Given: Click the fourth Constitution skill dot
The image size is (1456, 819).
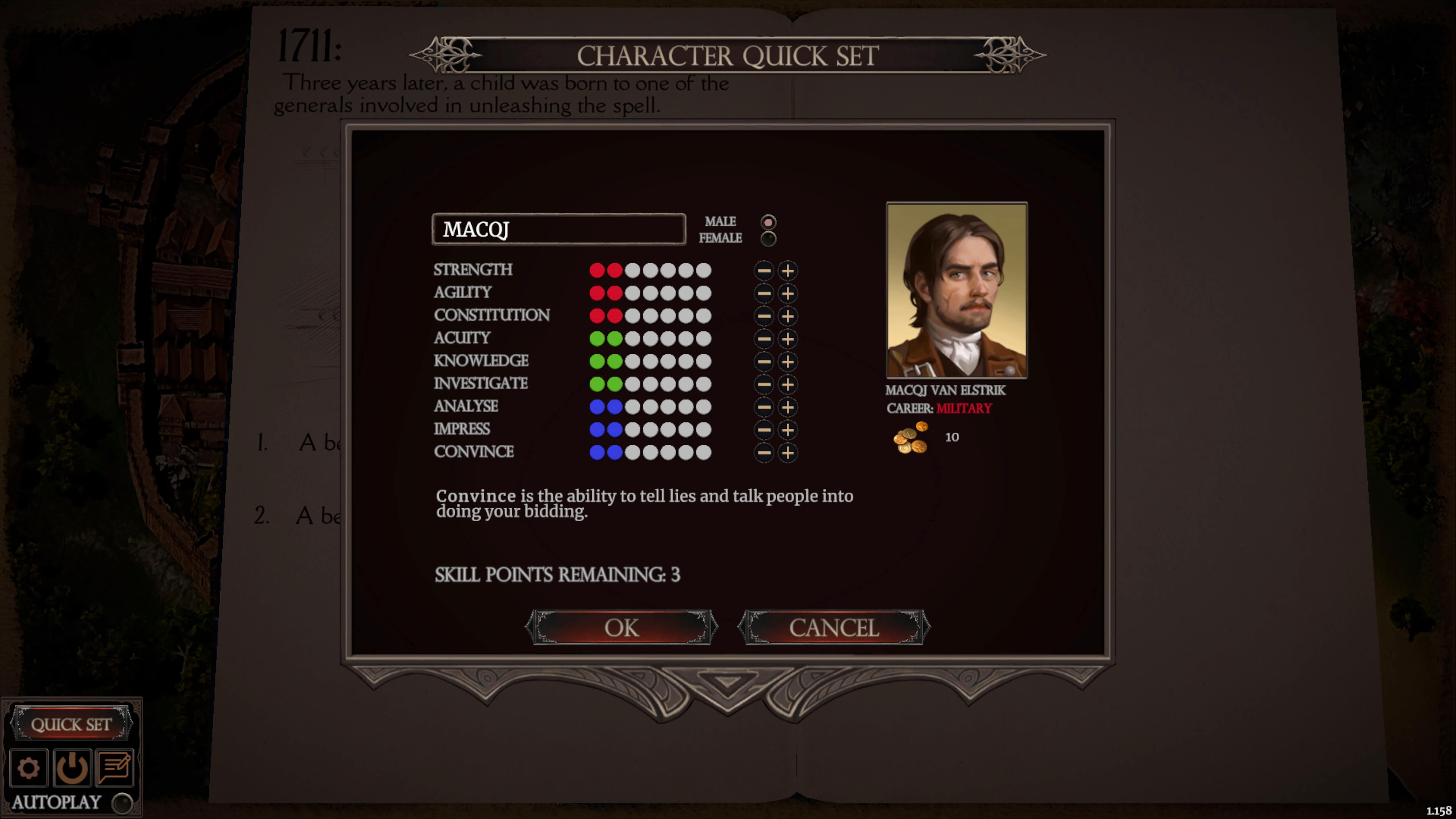Looking at the screenshot, I should (651, 315).
